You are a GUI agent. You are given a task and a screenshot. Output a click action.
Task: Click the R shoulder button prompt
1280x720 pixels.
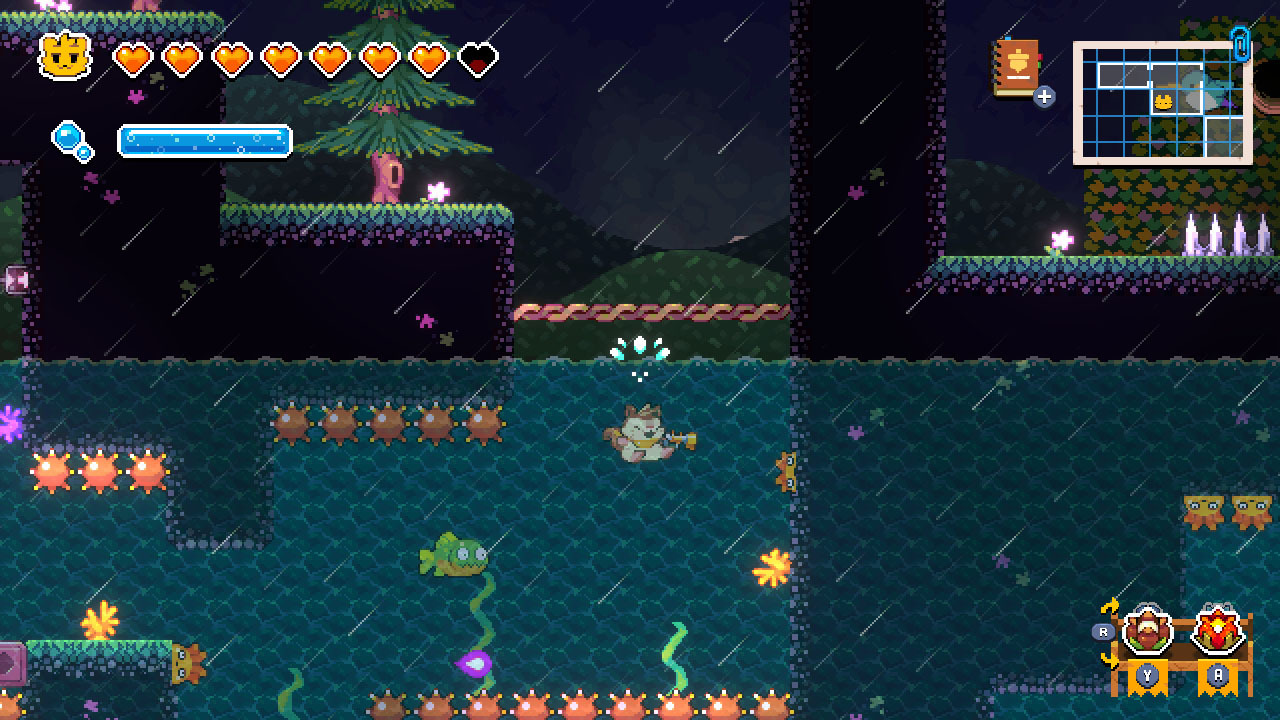tap(1103, 630)
